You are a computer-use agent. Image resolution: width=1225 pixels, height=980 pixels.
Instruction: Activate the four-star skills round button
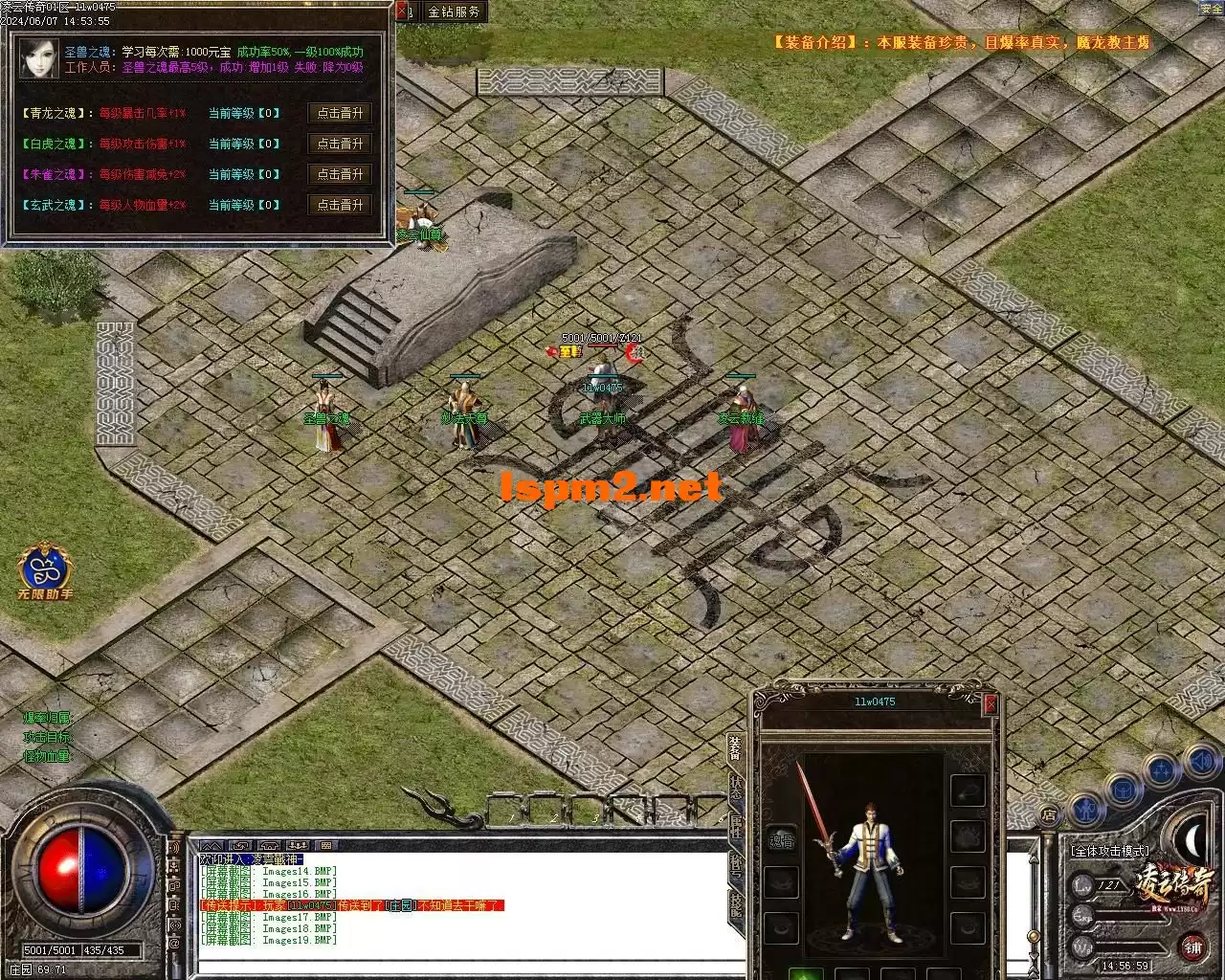click(x=1162, y=769)
